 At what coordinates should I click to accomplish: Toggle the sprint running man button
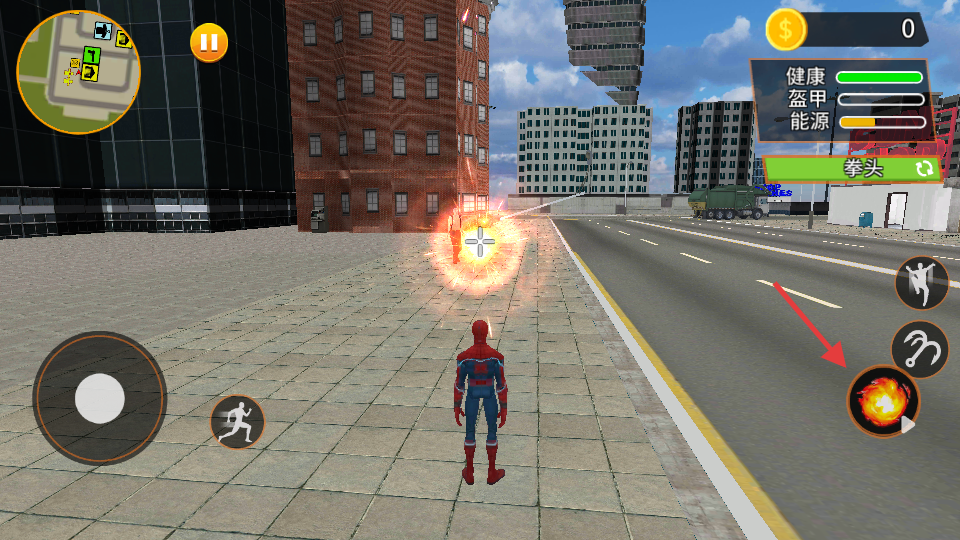point(237,422)
